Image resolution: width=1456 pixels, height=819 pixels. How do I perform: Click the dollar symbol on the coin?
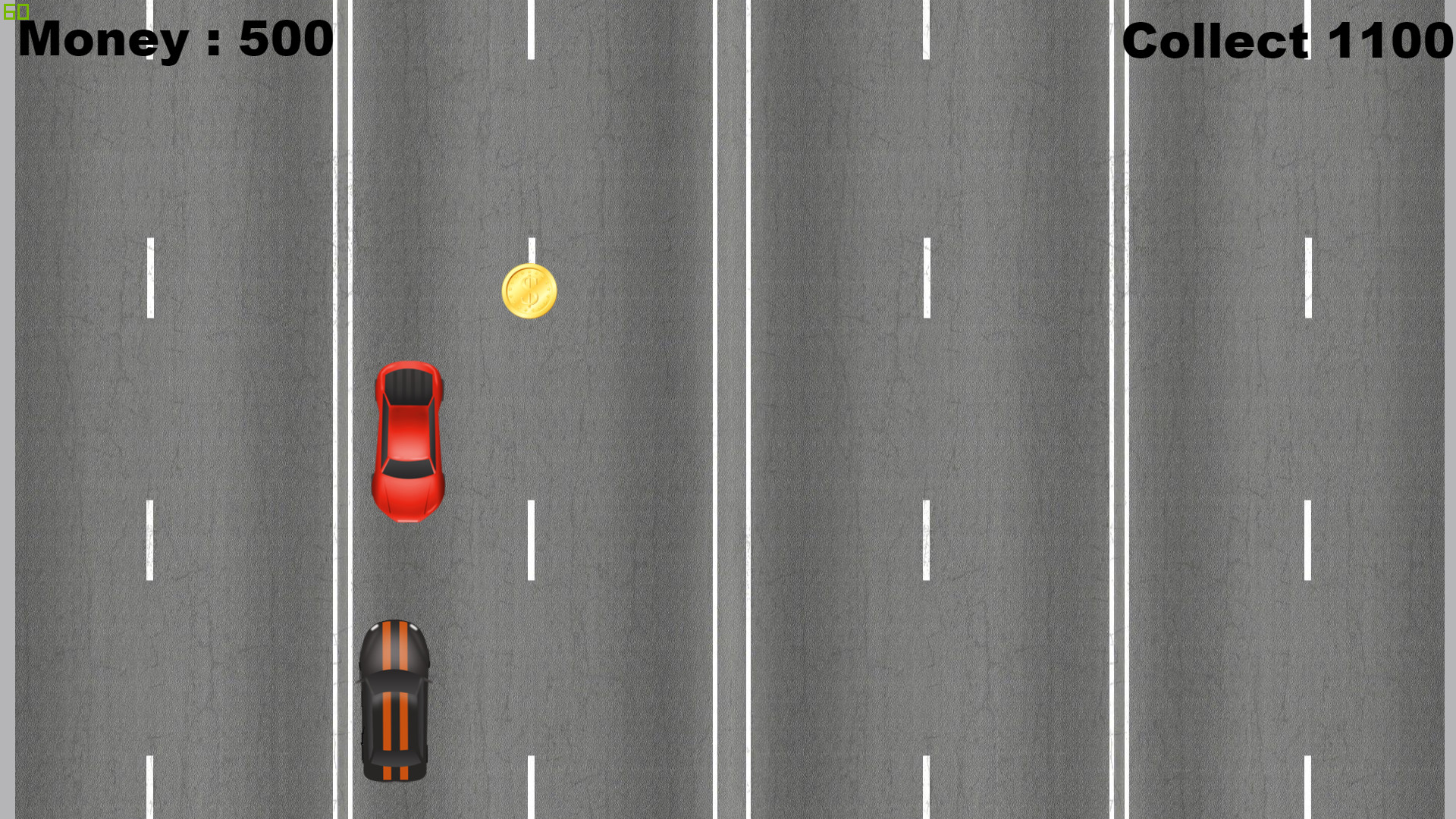pyautogui.click(x=529, y=292)
